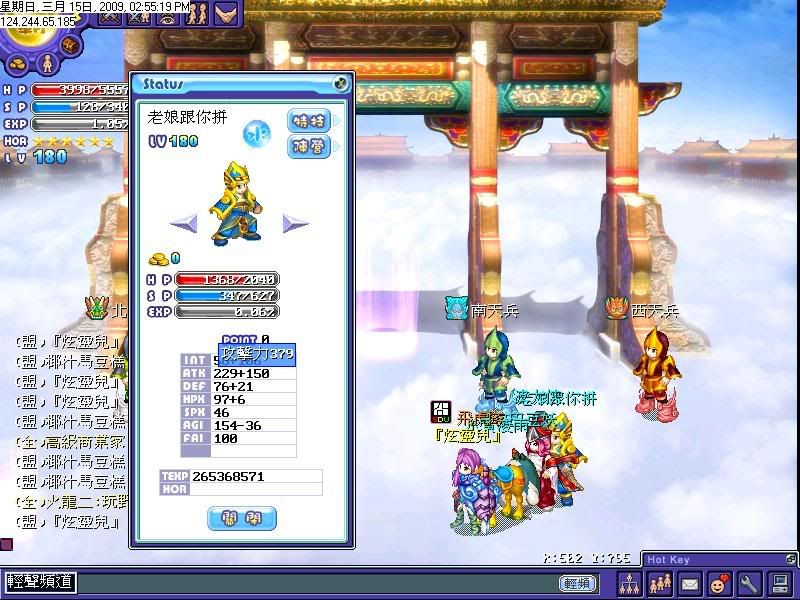Viewport: 800px width, 600px height.
Task: Click the computer system icon
Action: (x=780, y=583)
